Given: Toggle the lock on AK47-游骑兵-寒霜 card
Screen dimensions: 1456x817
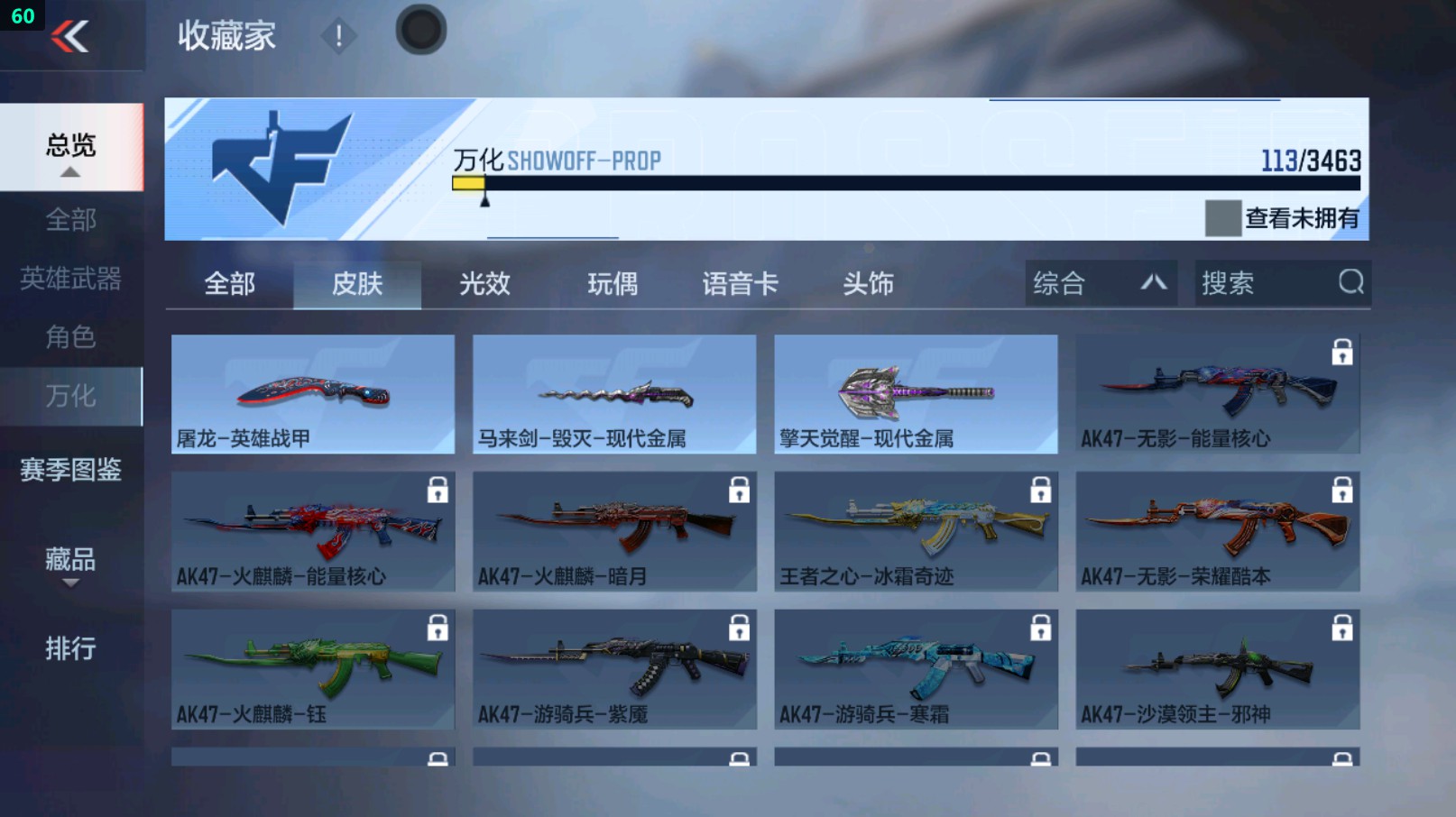Looking at the screenshot, I should tap(1039, 627).
